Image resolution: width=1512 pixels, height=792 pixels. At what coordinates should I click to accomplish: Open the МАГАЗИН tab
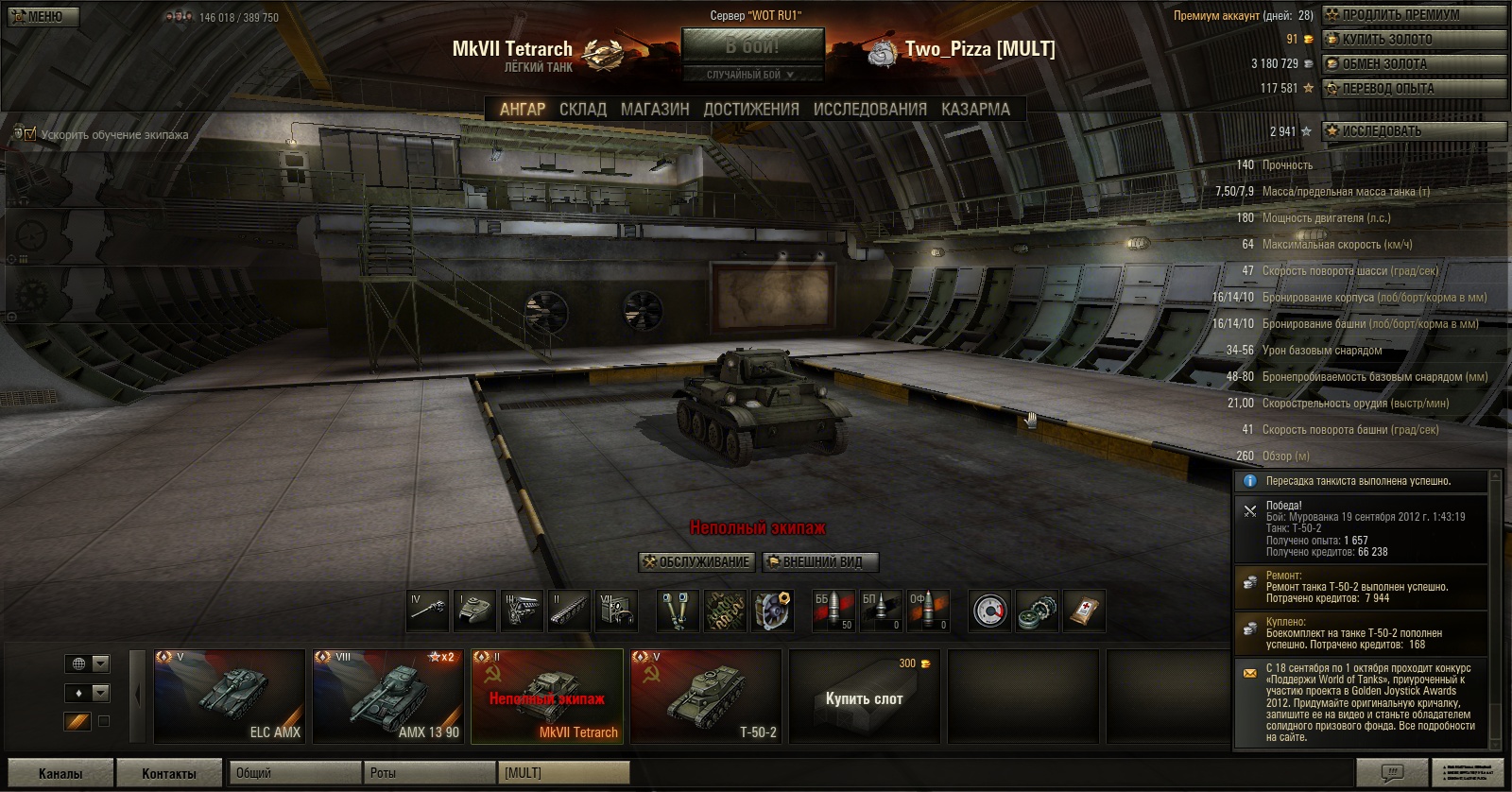pyautogui.click(x=655, y=110)
